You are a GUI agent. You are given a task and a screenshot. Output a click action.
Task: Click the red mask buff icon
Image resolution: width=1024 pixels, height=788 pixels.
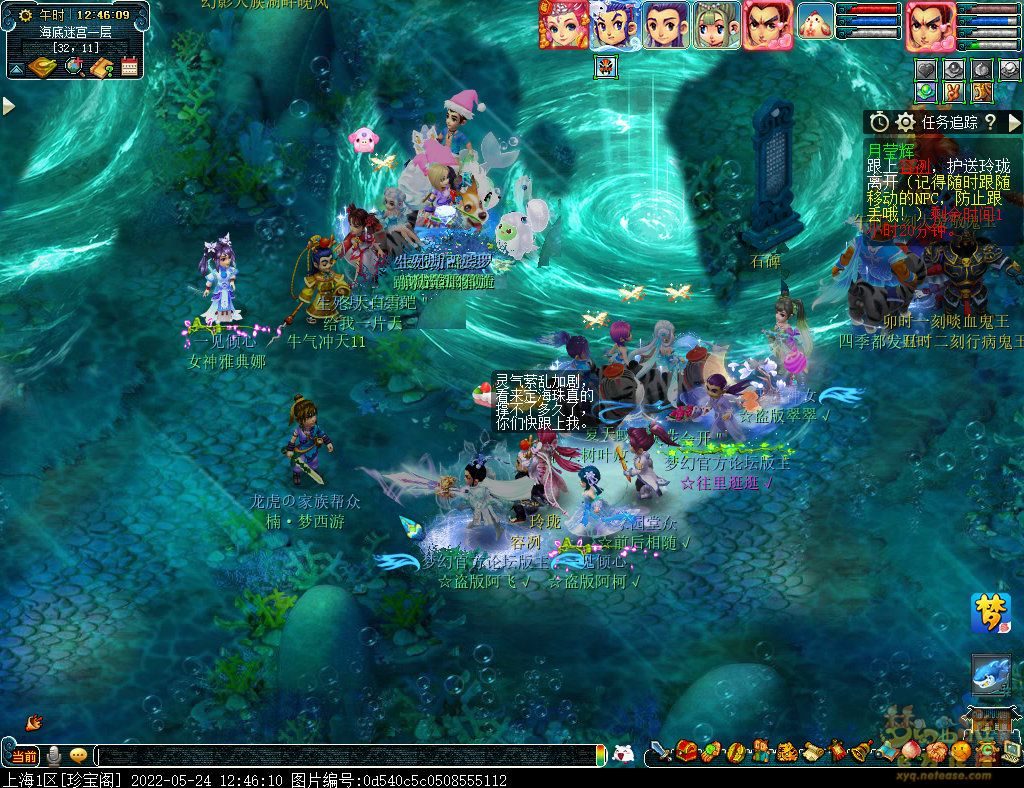coord(606,67)
